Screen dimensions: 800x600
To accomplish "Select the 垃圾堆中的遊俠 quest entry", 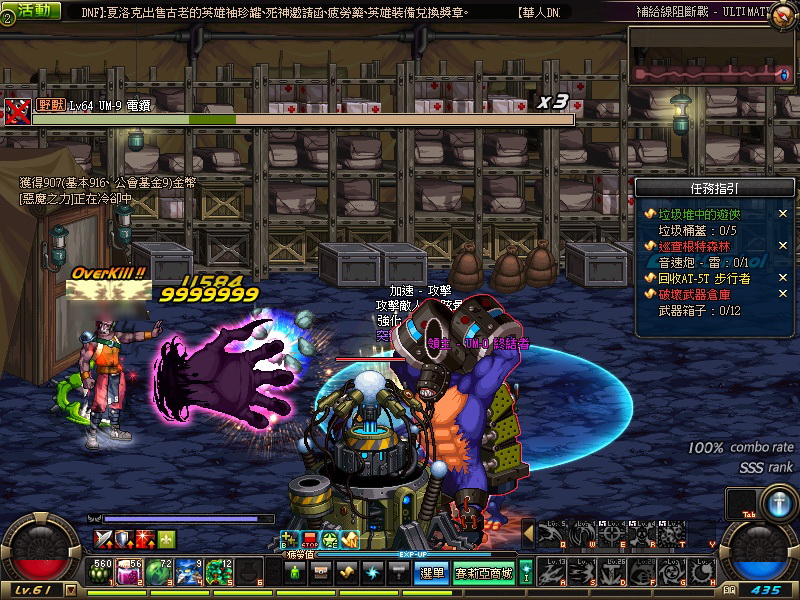I will 698,214.
